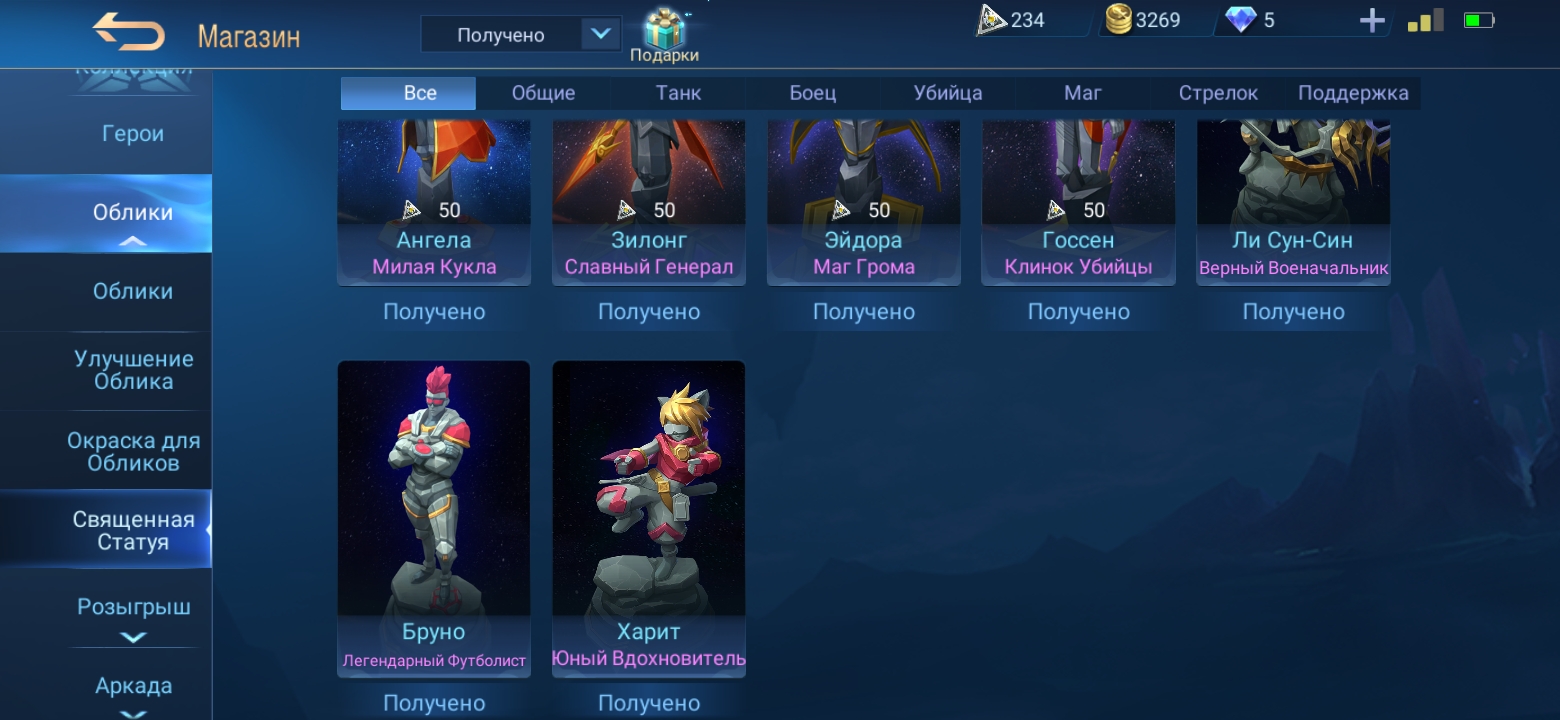Show the Боец category
This screenshot has width=1560, height=720.
[x=812, y=93]
